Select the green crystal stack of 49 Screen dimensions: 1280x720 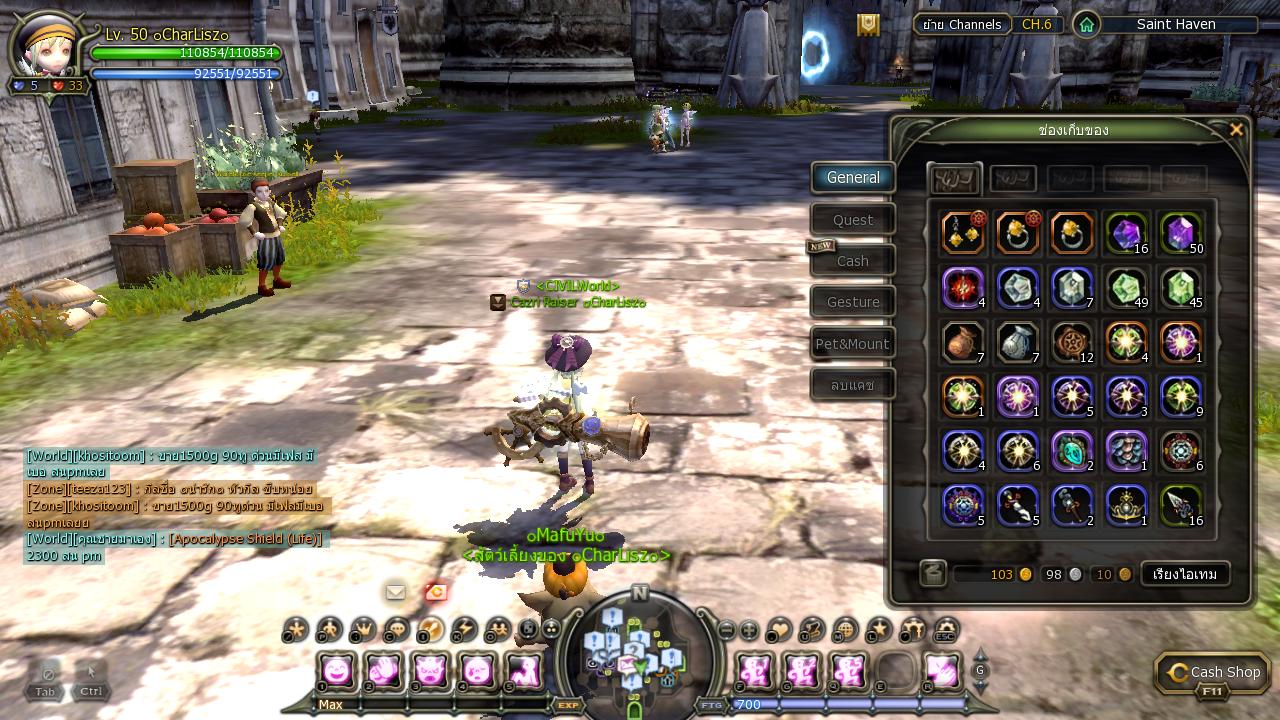[x=1126, y=288]
